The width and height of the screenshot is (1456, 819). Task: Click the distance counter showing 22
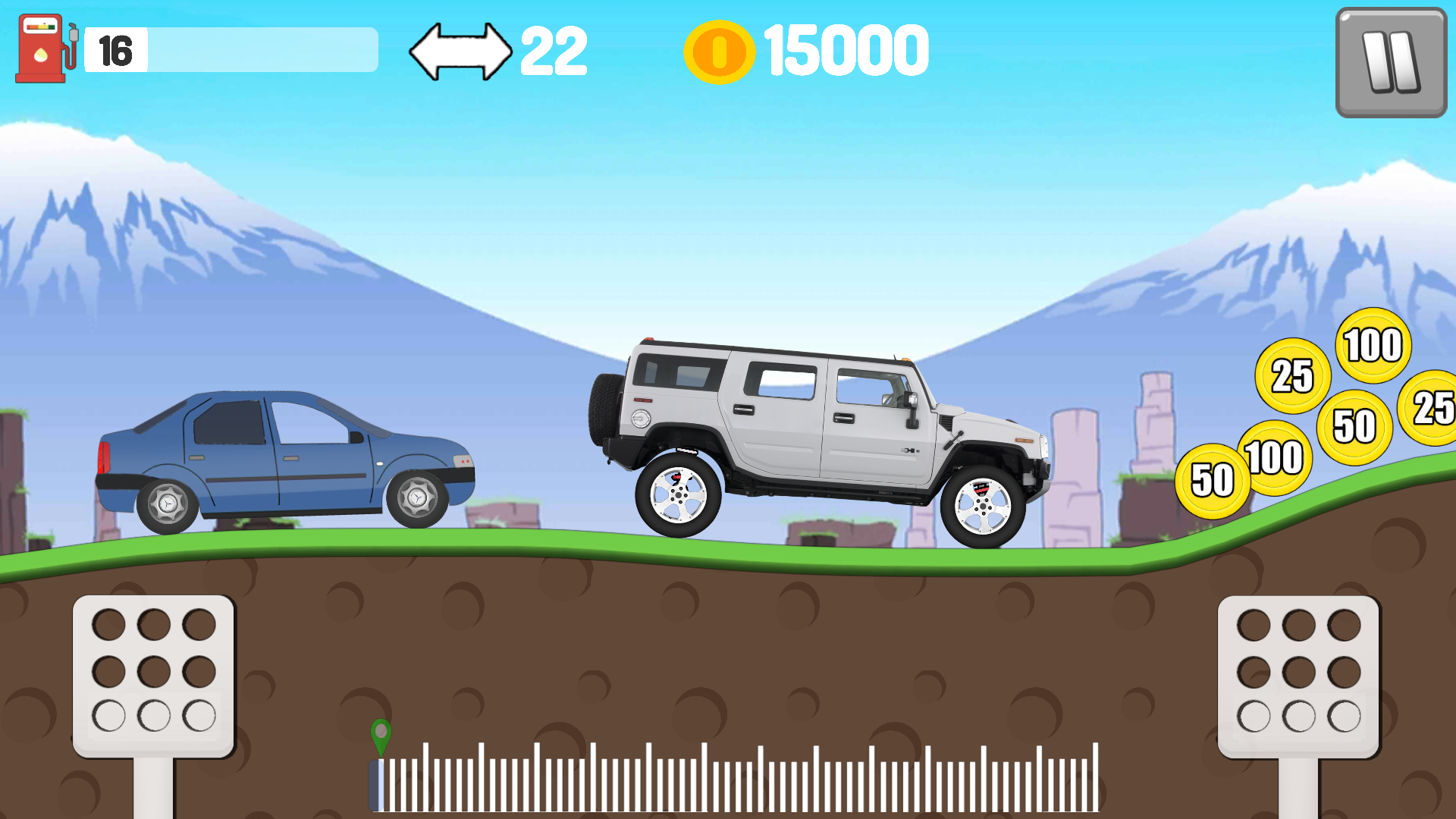click(x=556, y=49)
